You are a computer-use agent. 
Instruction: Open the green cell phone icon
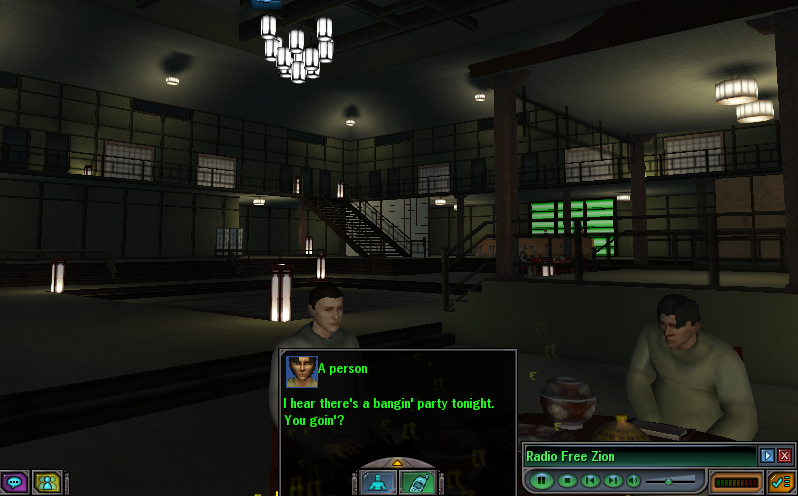point(416,482)
